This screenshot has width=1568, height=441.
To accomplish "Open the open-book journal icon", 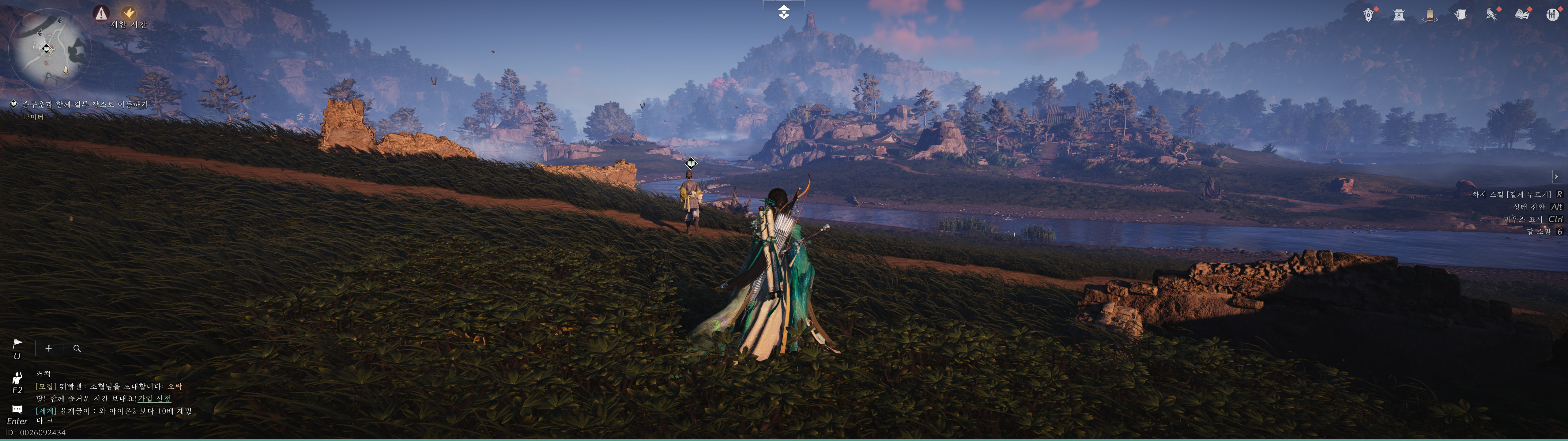I will click(1522, 15).
